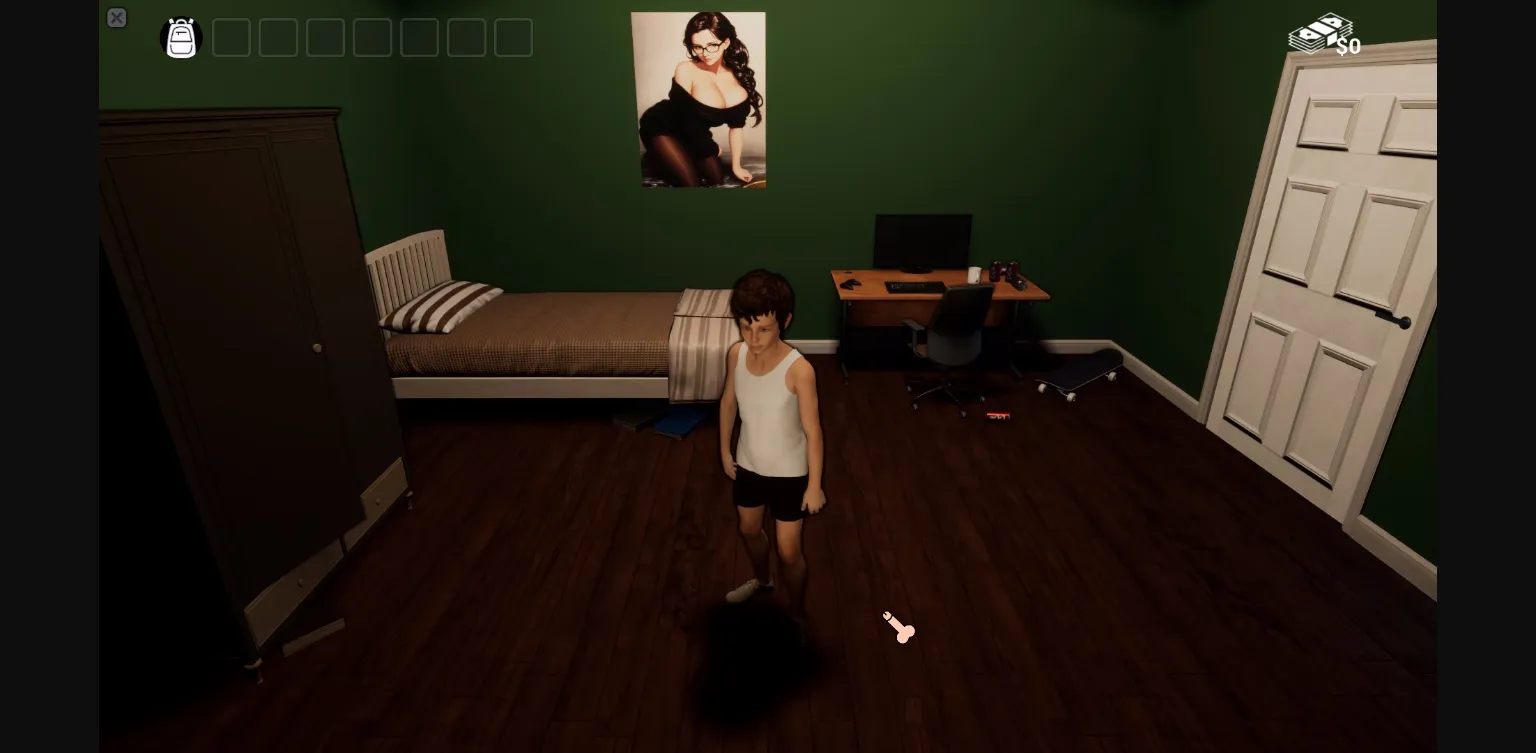Select the first empty inventory slot
The height and width of the screenshot is (753, 1536).
pos(232,38)
